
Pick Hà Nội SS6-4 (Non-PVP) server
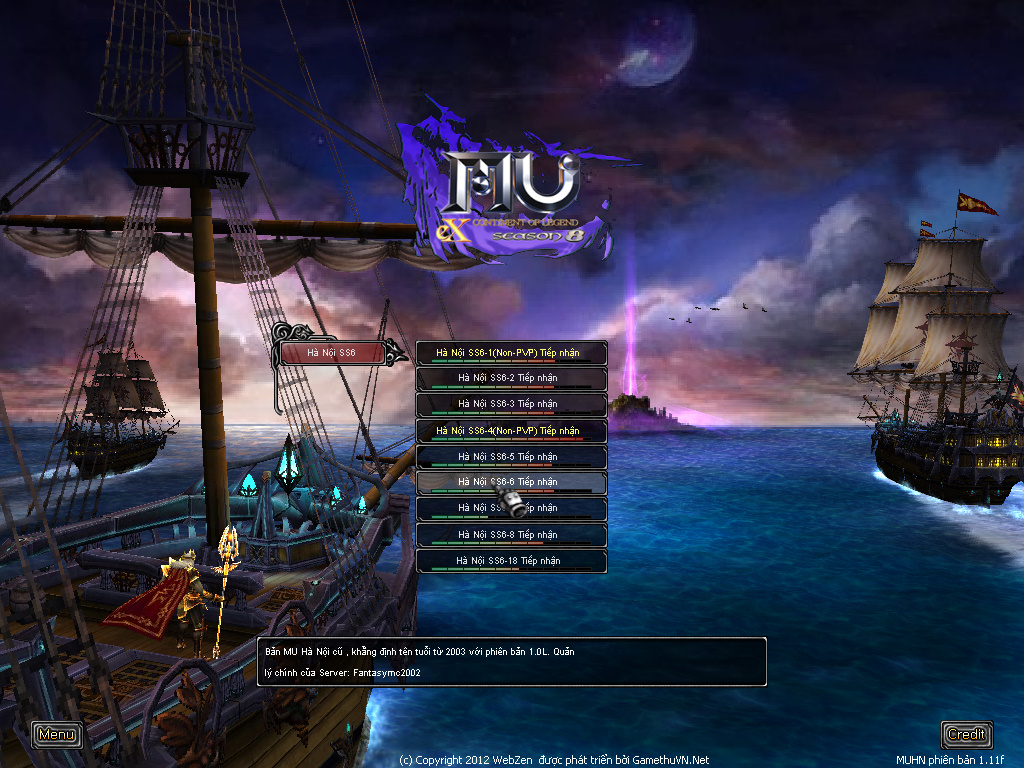tap(511, 431)
